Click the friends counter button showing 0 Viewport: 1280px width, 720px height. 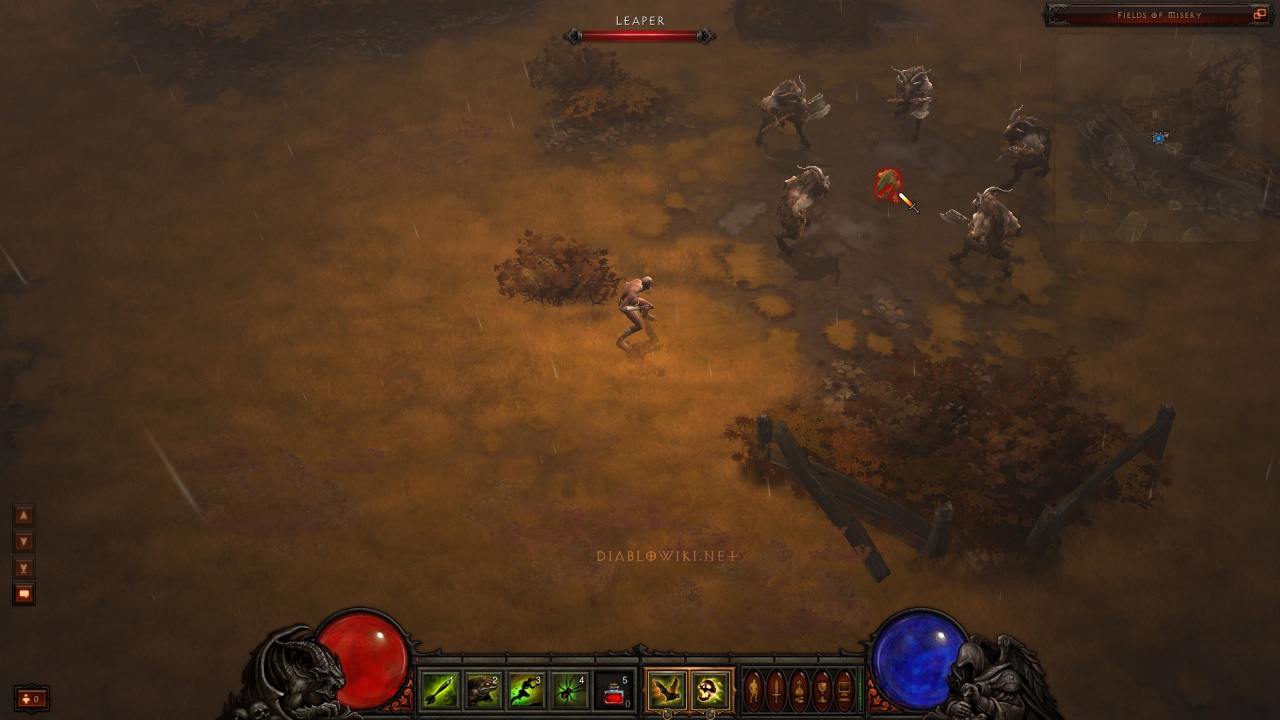tap(31, 698)
